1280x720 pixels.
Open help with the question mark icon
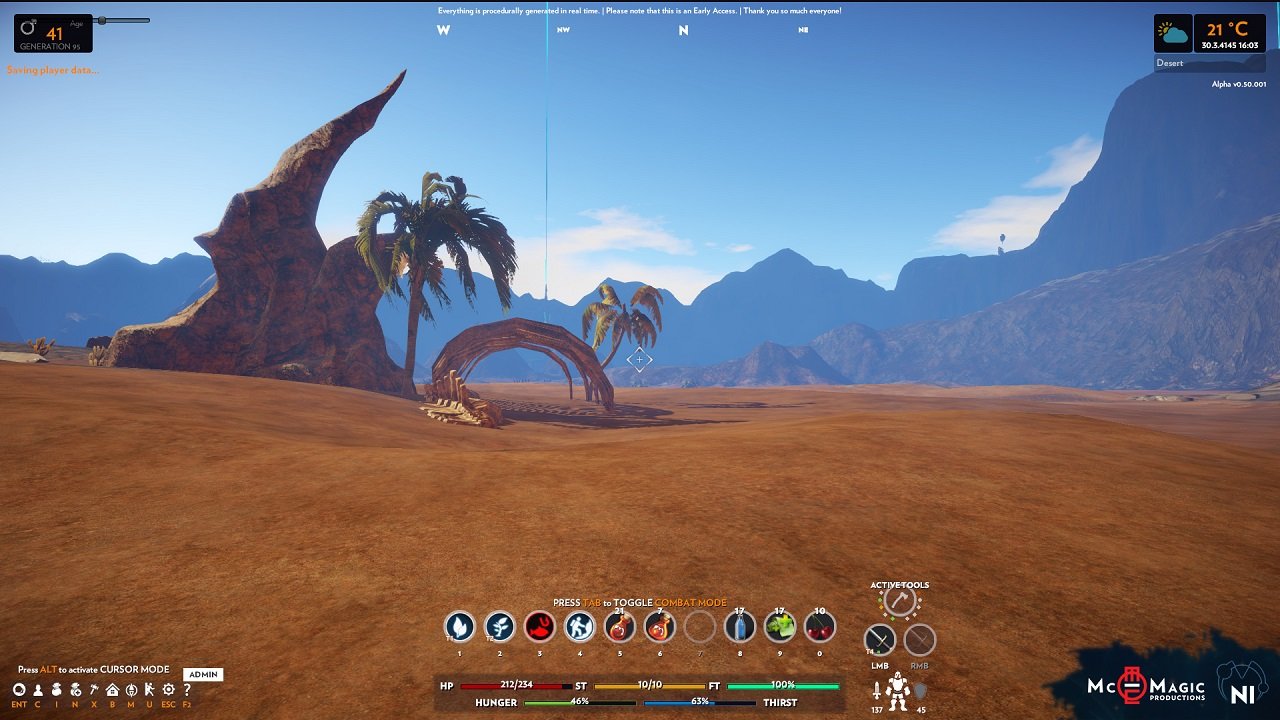point(187,690)
